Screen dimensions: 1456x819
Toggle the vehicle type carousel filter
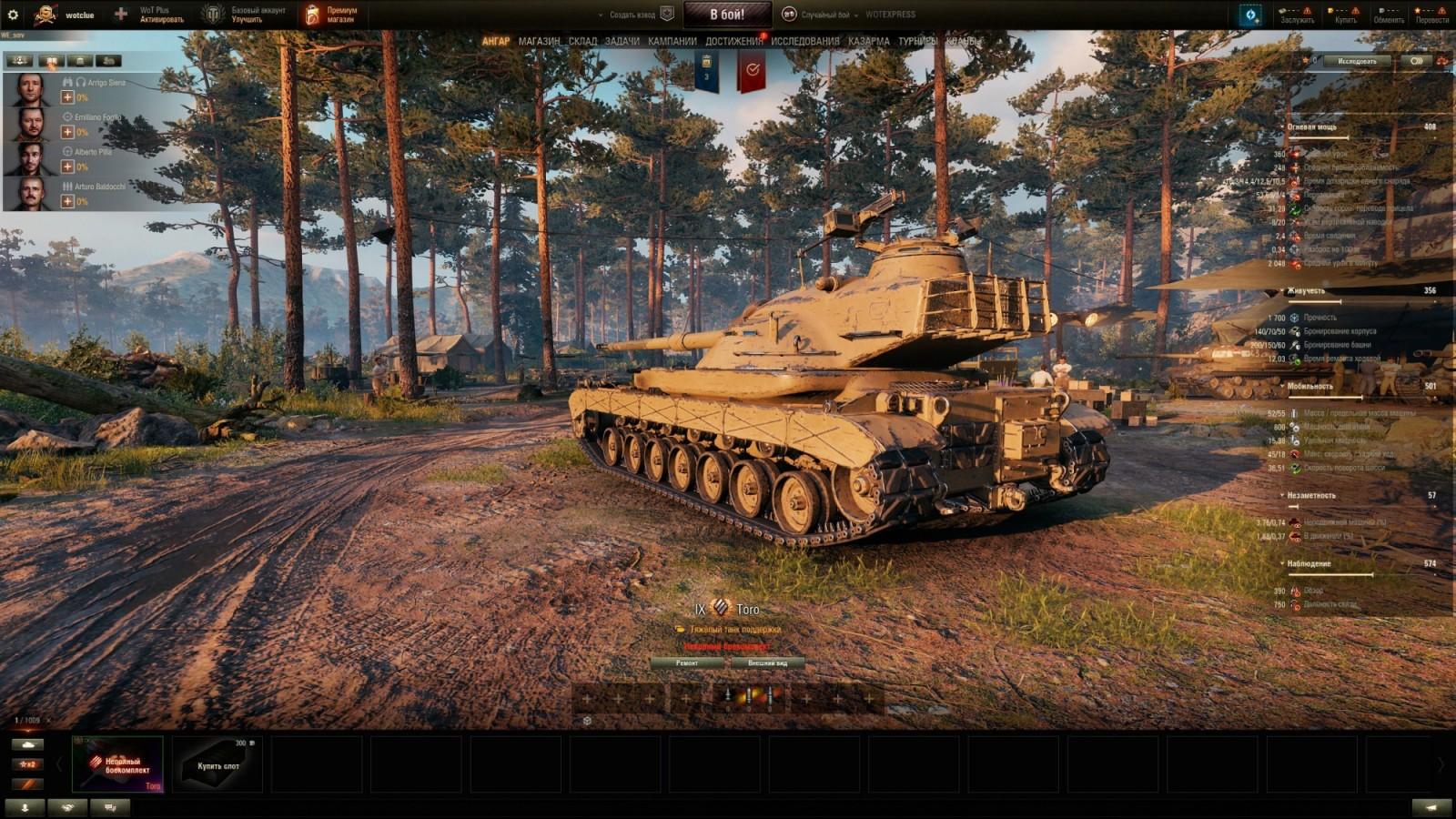pos(27,744)
